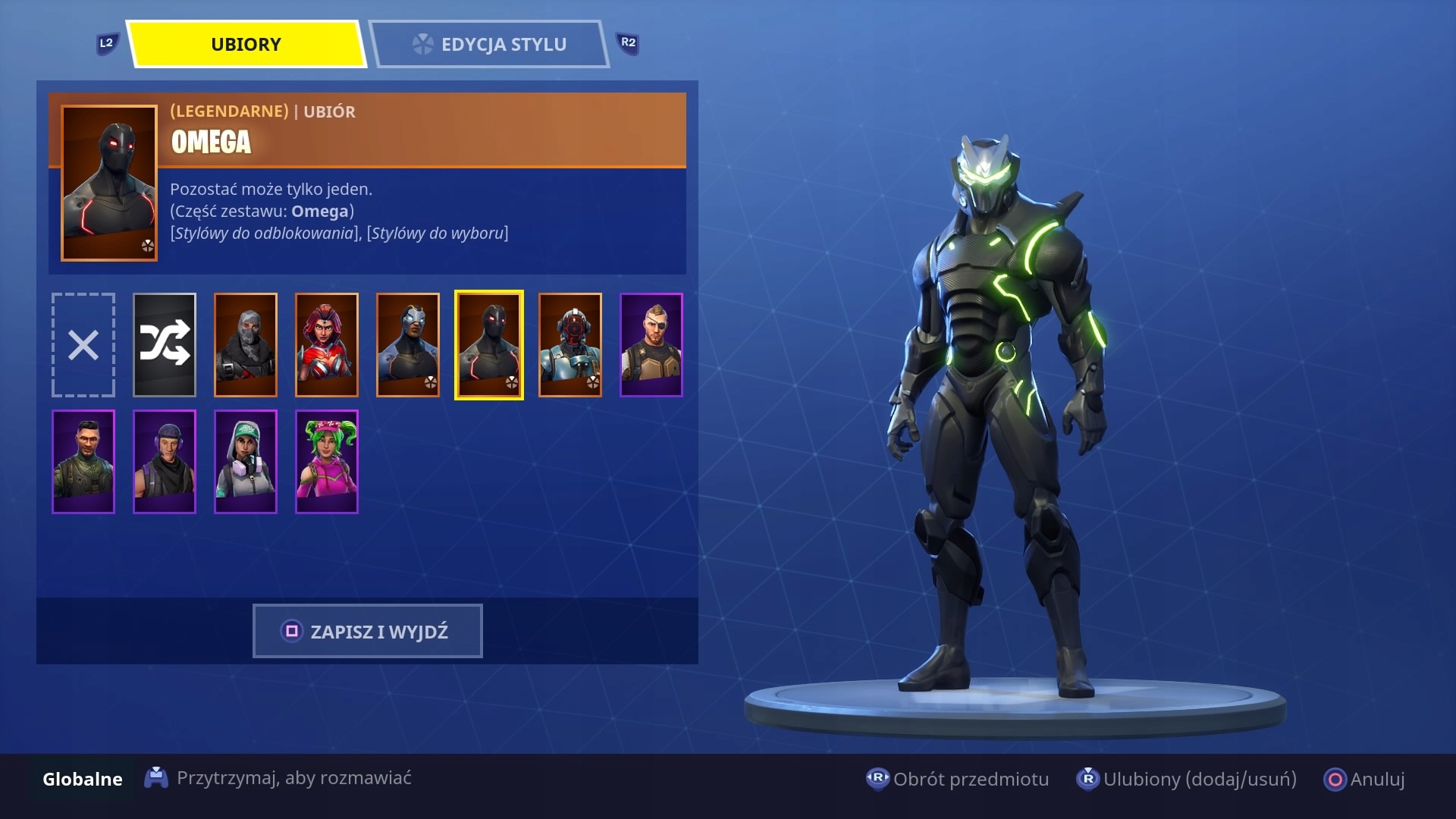The height and width of the screenshot is (819, 1456).
Task: Select the empty X outfit slot
Action: pos(83,345)
